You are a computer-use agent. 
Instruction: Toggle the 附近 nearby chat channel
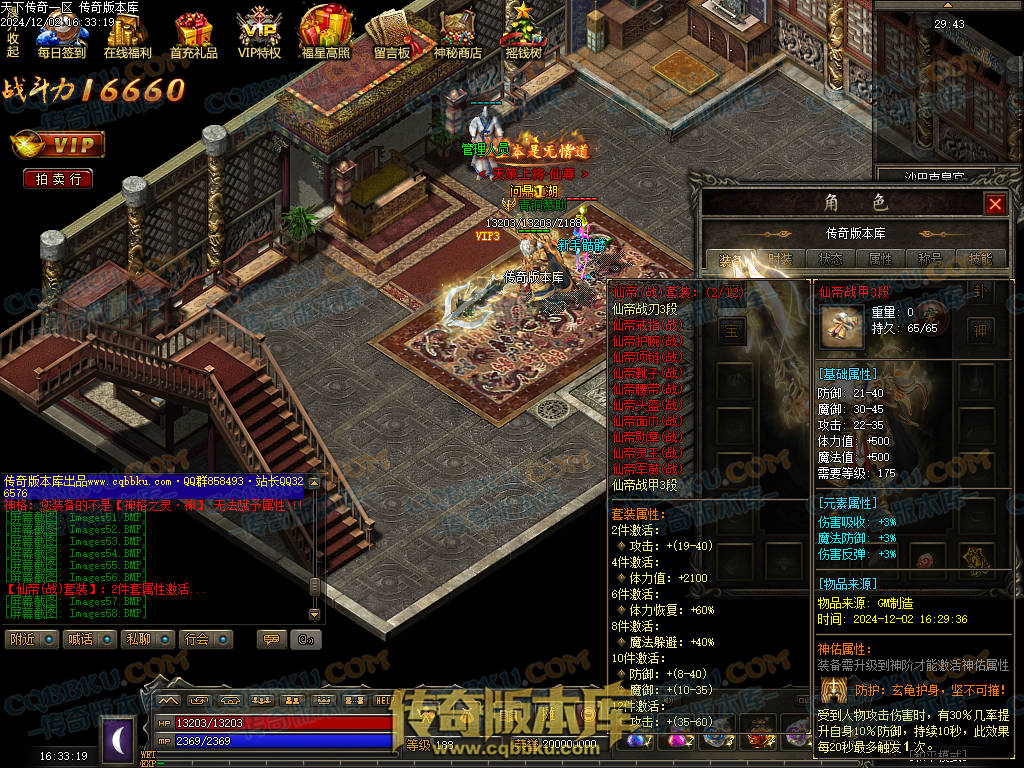[31, 639]
